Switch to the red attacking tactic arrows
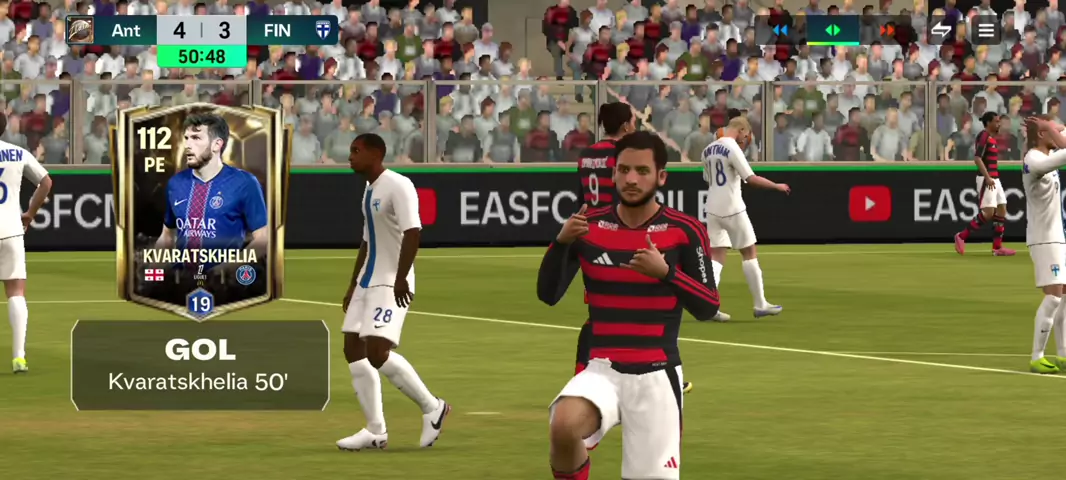Viewport: 1066px width, 480px height. pos(886,30)
